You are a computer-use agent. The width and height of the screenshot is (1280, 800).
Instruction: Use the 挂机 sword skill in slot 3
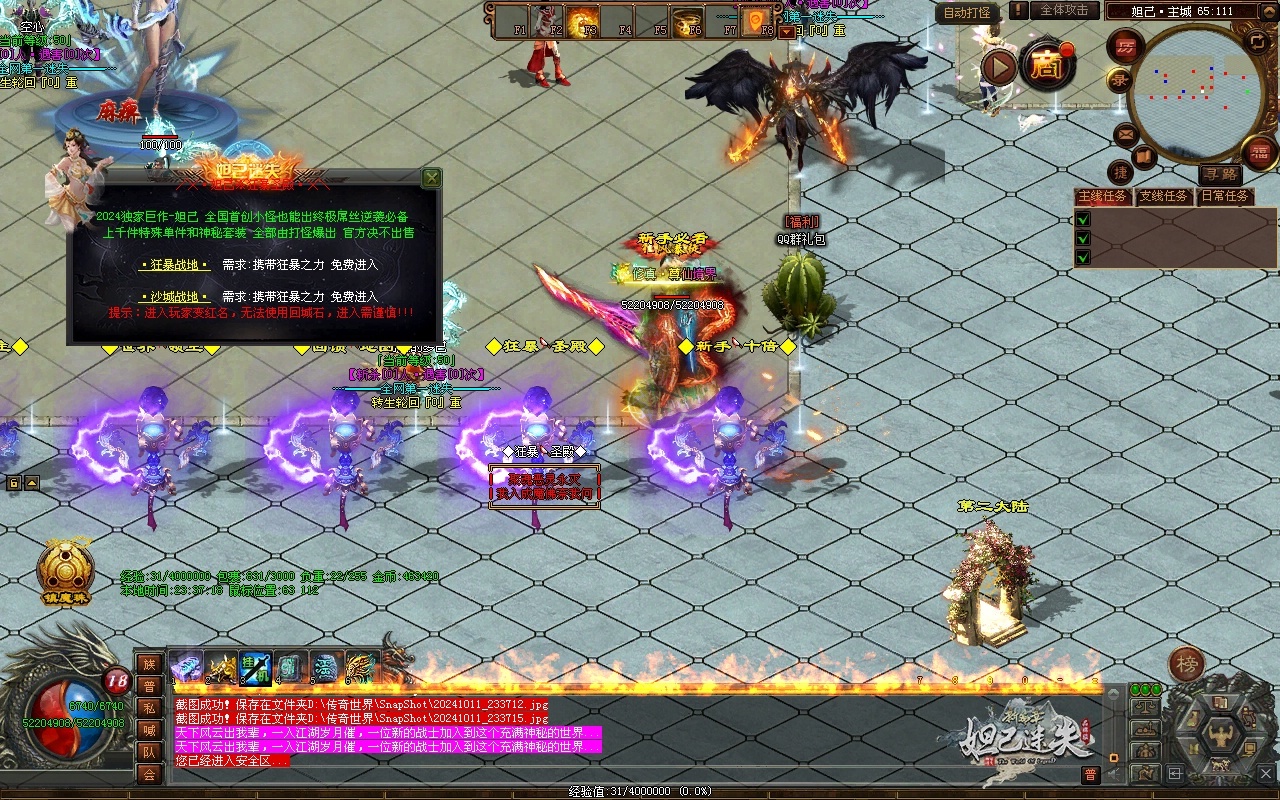pyautogui.click(x=255, y=667)
